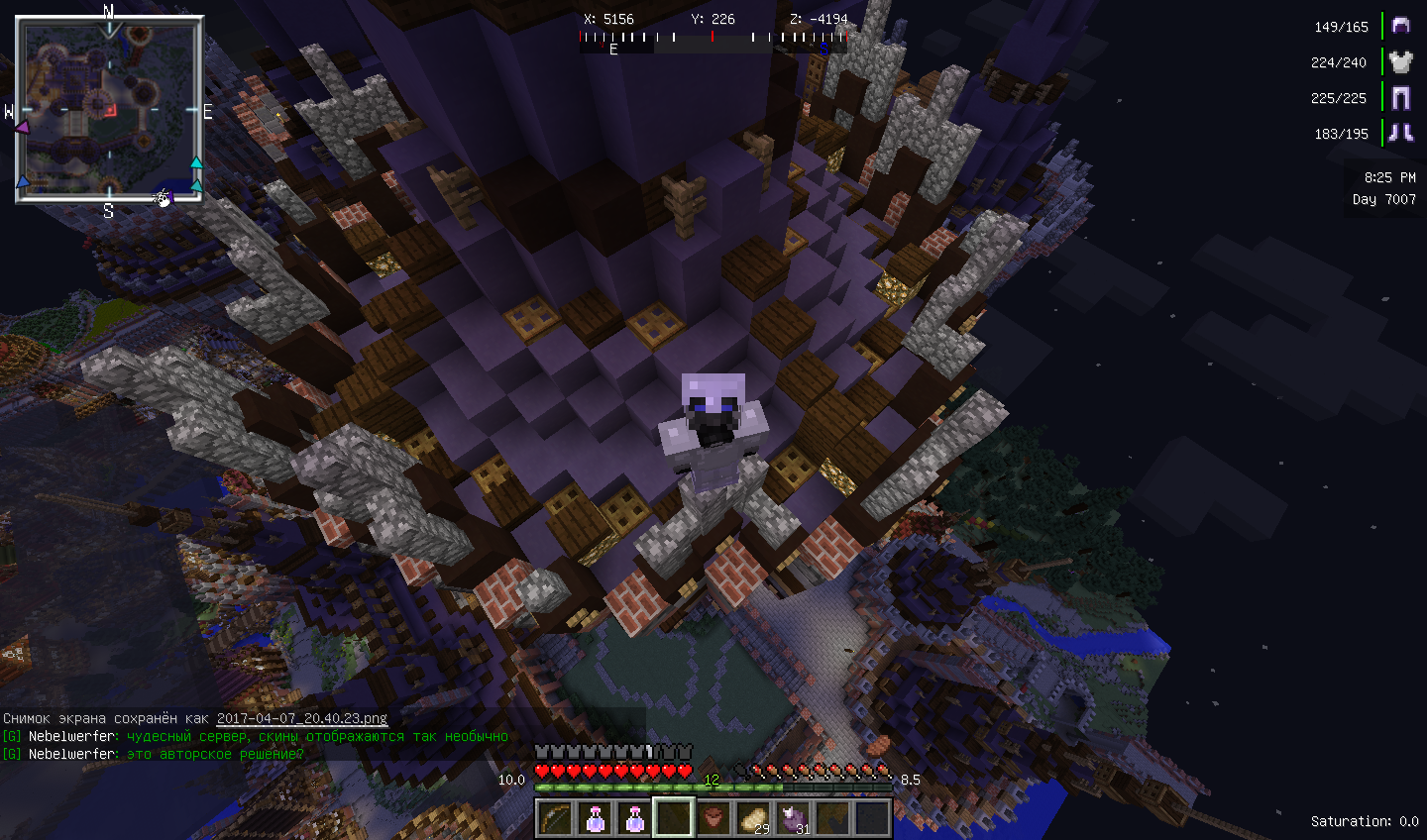Select the bow in the hotbar
This screenshot has width=1427, height=840.
pyautogui.click(x=555, y=818)
